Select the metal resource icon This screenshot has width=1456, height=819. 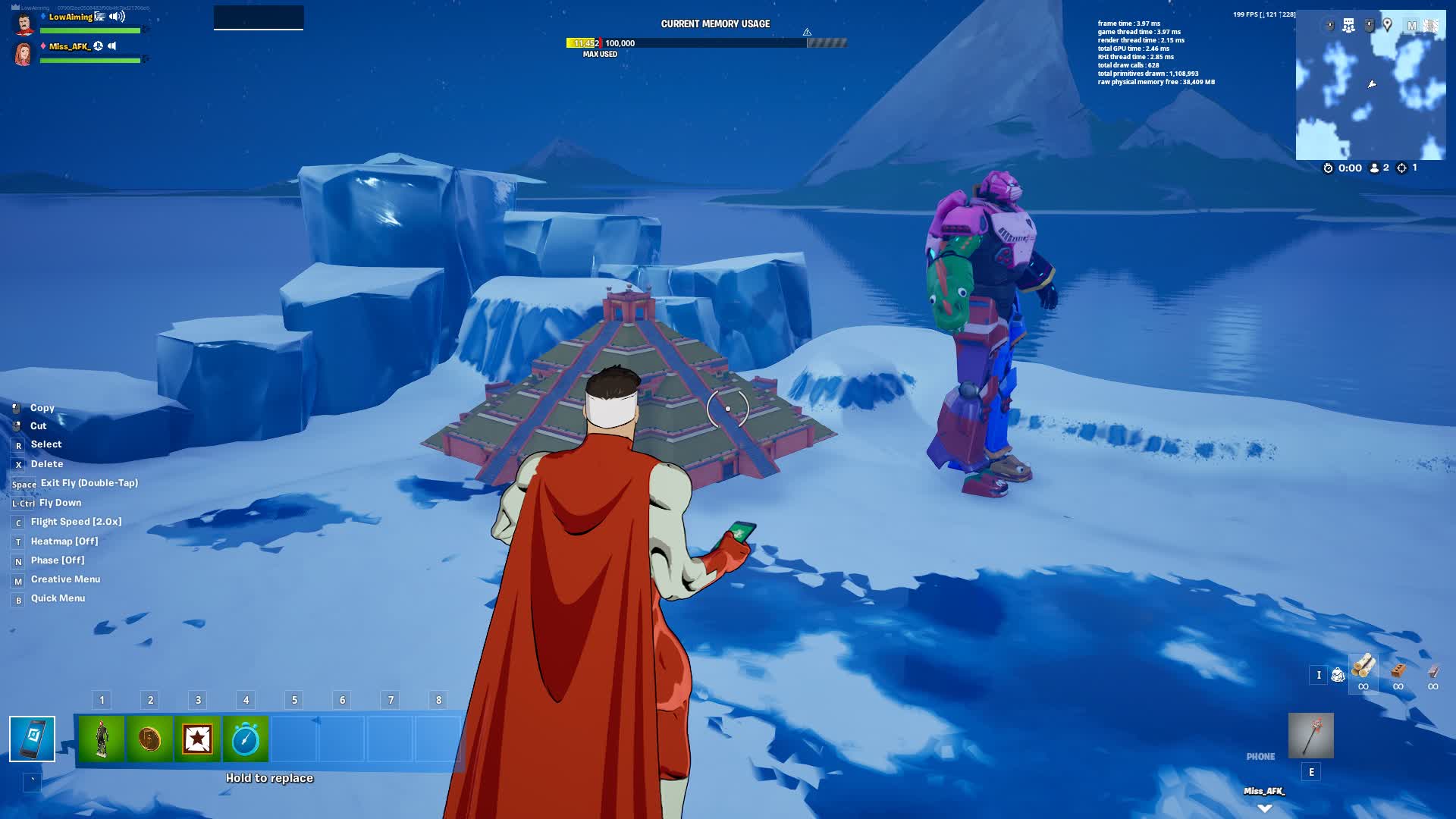point(1432,670)
